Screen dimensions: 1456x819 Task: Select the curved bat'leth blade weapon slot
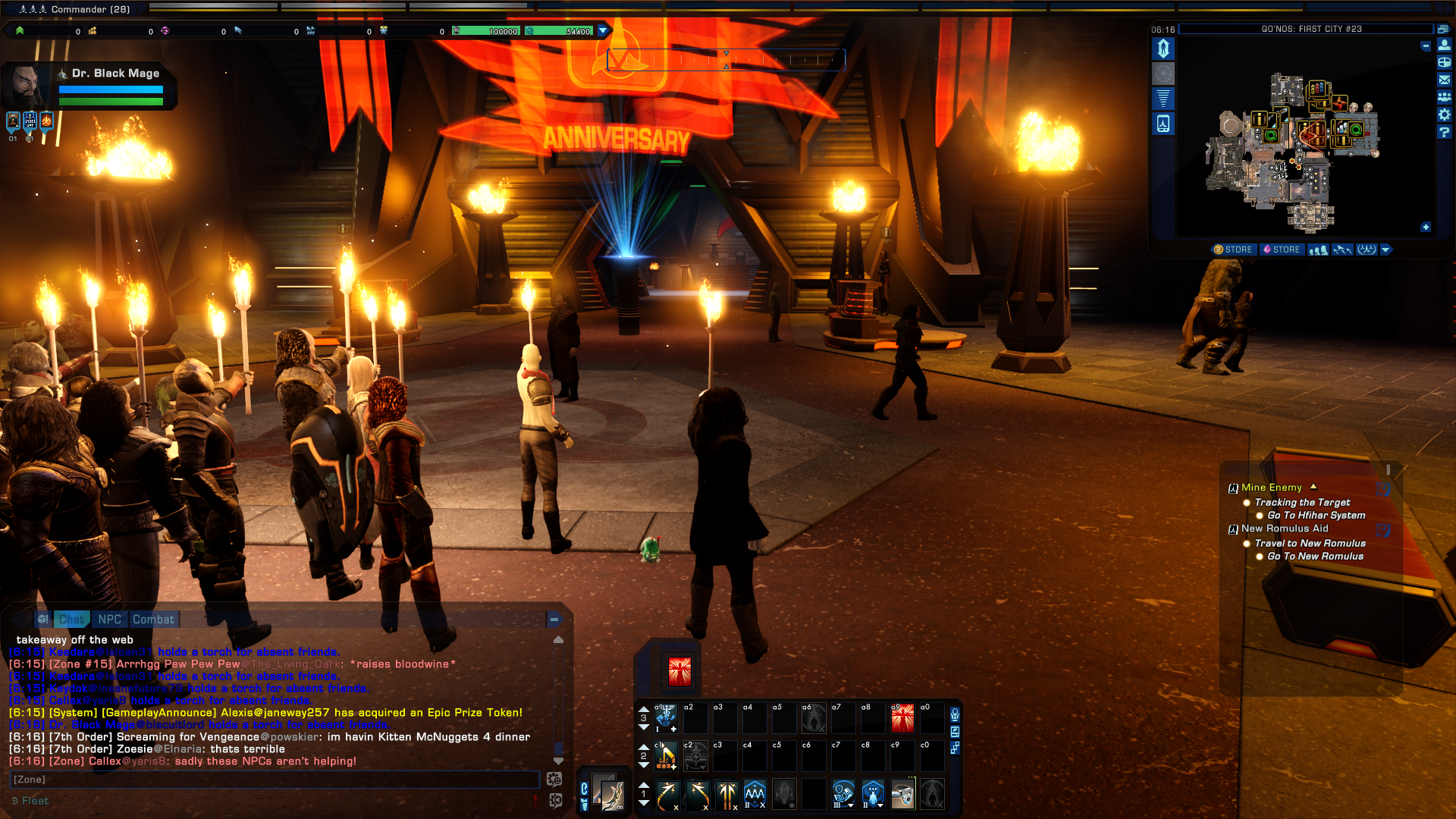coord(608,793)
